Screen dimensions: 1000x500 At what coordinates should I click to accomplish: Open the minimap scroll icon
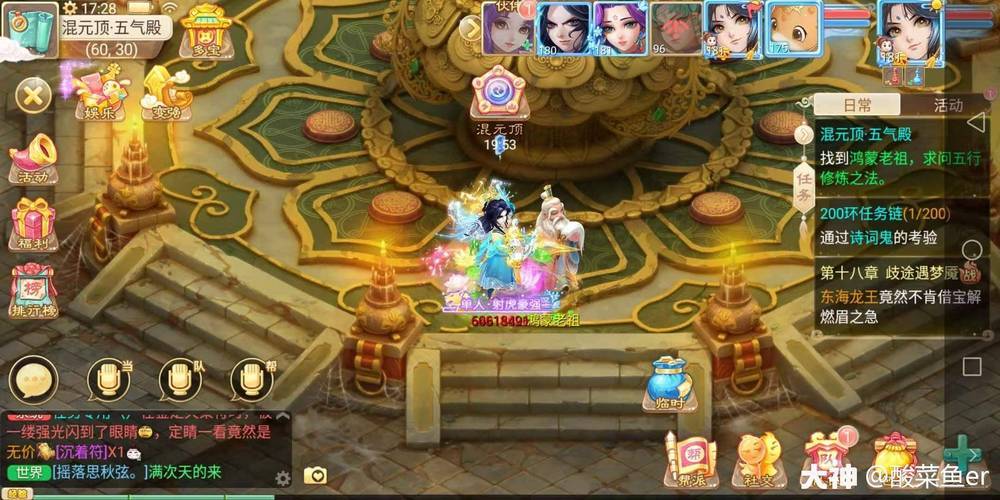point(30,25)
